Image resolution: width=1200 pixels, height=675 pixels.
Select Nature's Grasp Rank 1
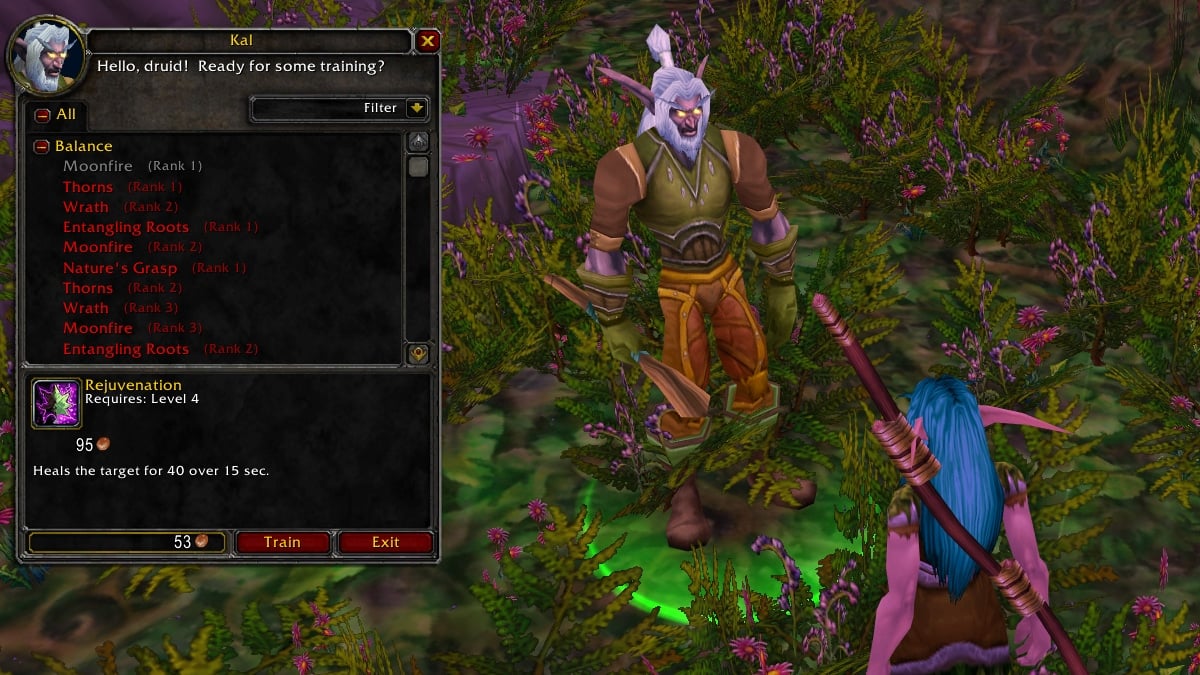pos(120,268)
